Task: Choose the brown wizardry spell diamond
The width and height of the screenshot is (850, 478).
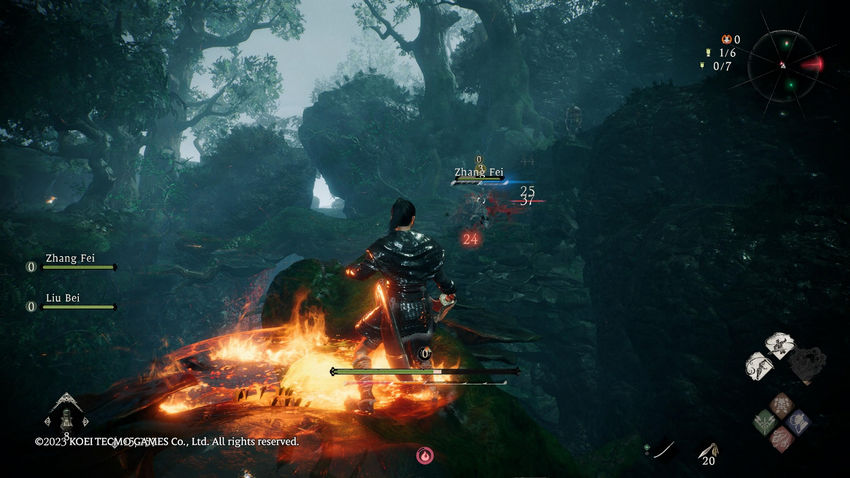Action: 780,404
